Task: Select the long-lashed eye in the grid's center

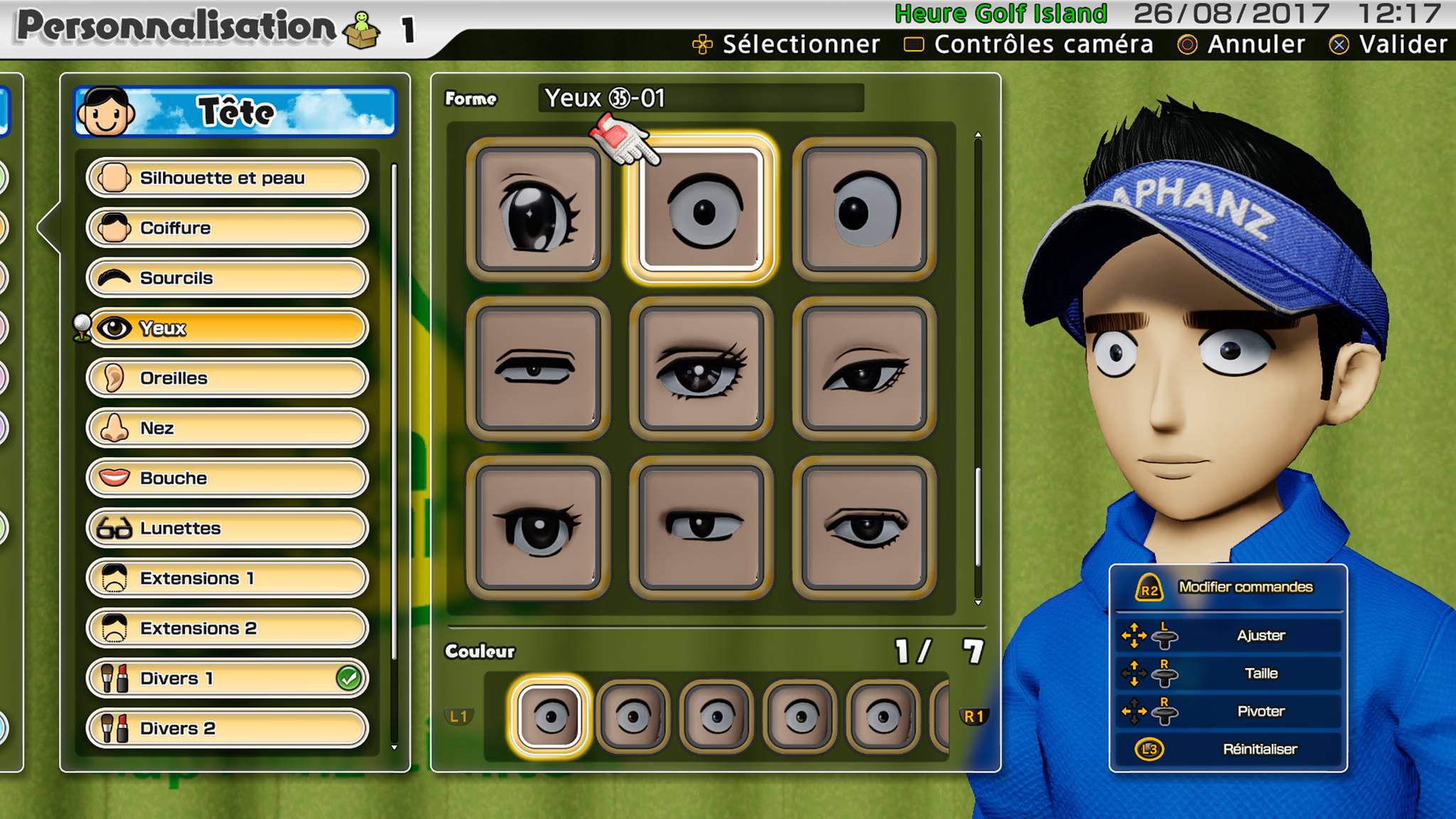Action: [x=702, y=369]
